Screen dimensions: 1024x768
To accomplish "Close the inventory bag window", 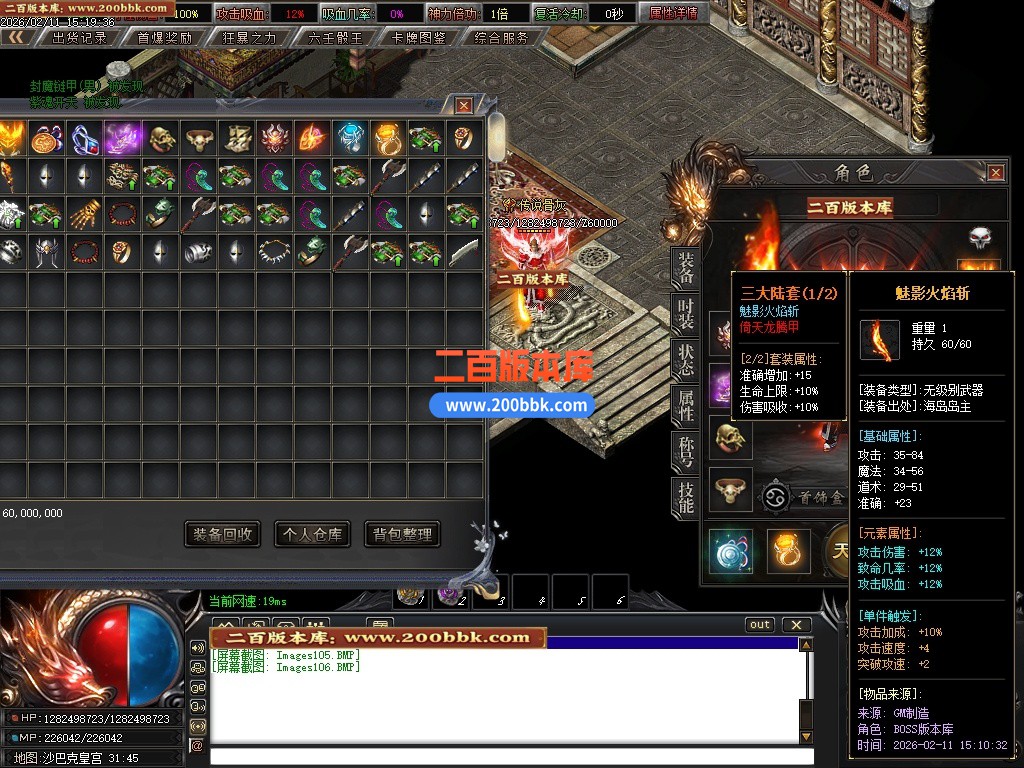I will pos(464,105).
